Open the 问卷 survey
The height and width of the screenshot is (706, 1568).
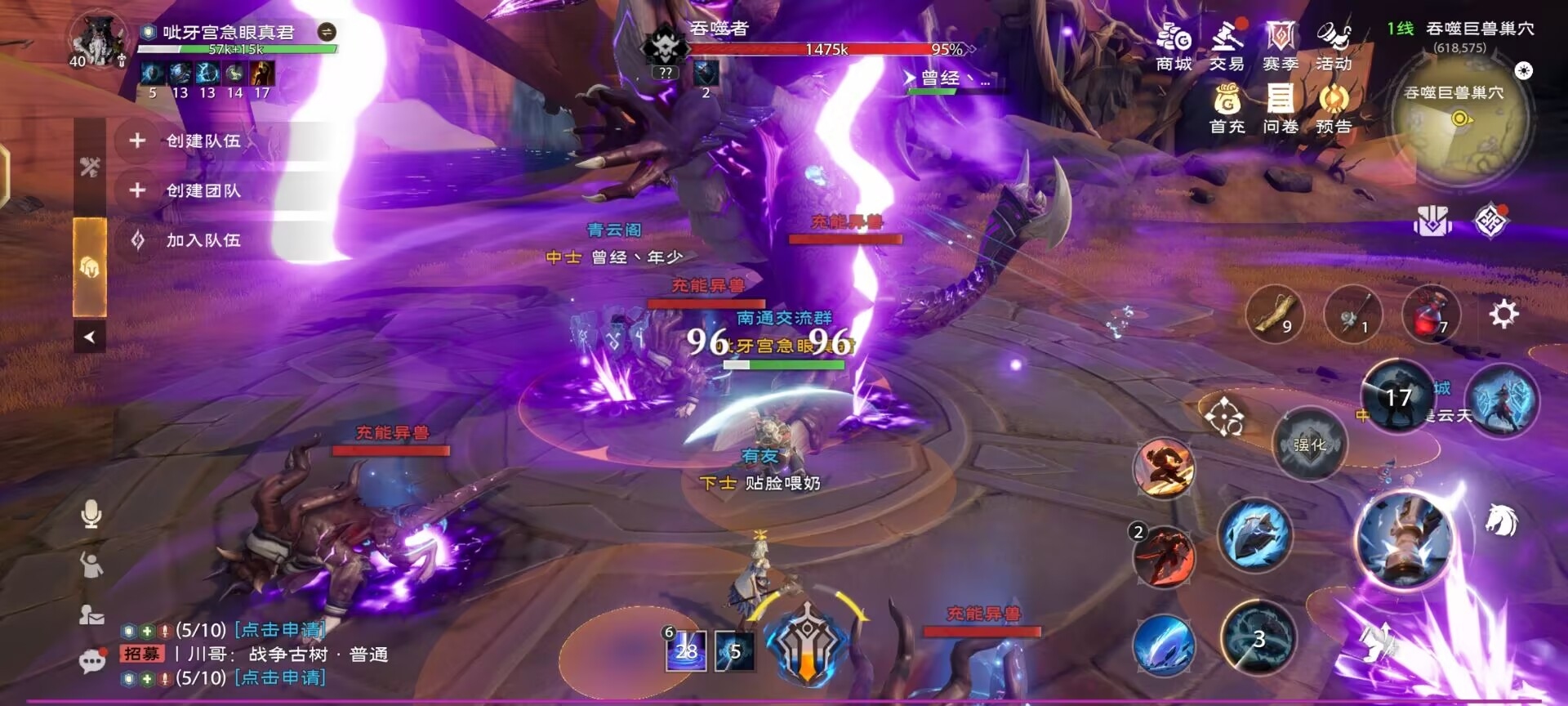pos(1280,109)
